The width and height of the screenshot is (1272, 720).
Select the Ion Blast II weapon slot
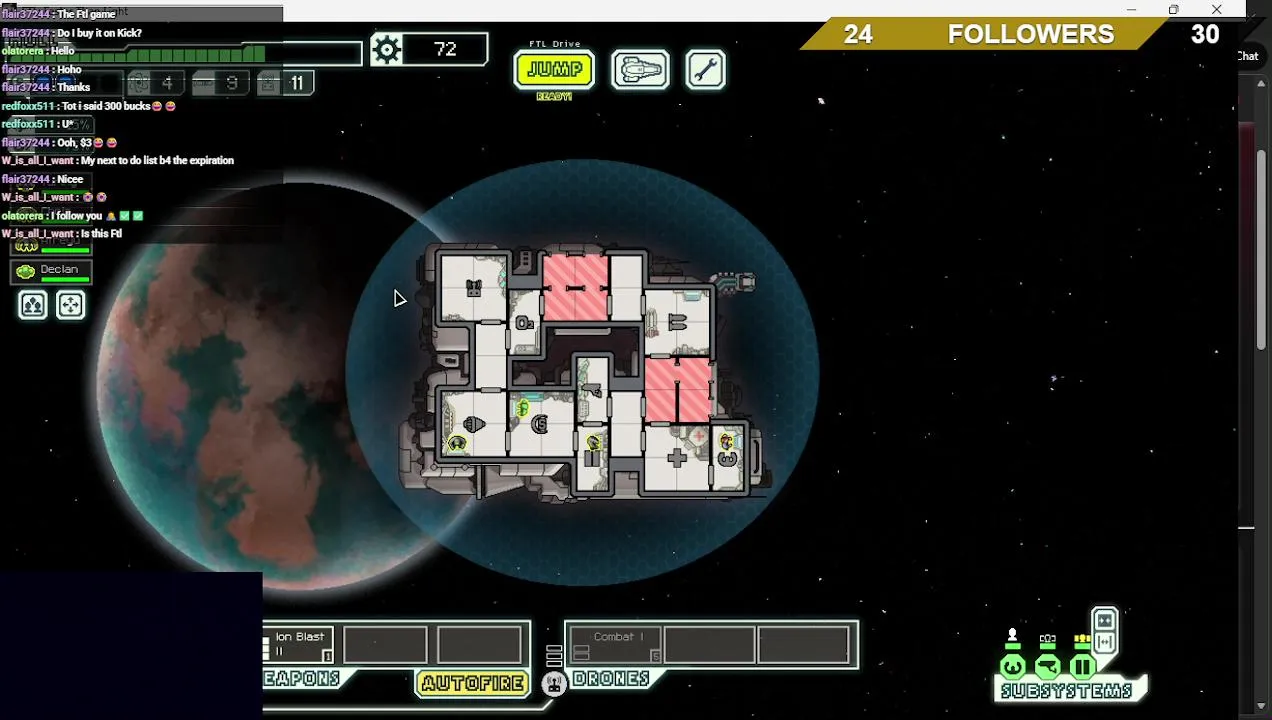point(299,645)
